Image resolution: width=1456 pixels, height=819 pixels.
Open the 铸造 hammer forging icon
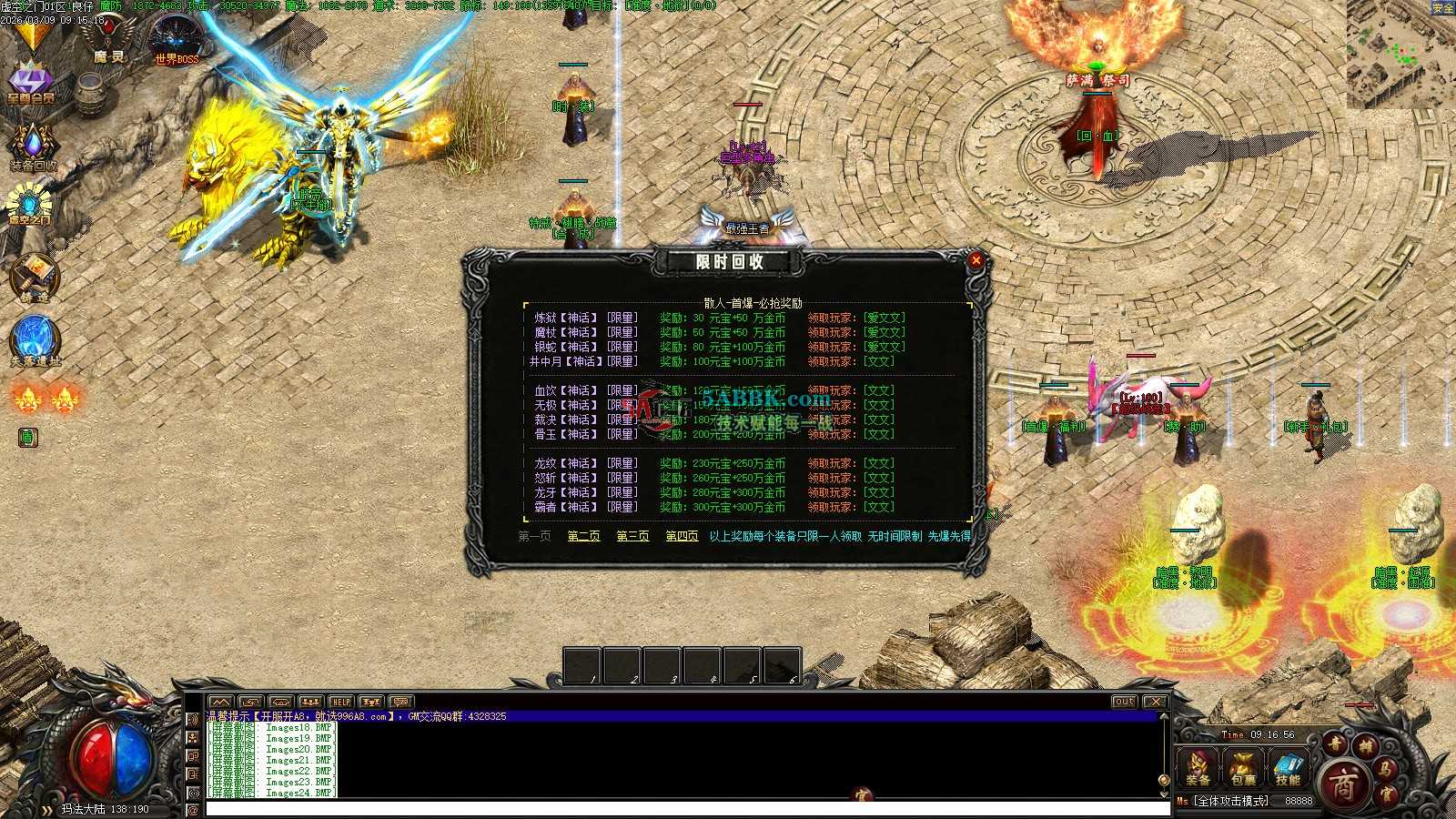click(x=34, y=276)
